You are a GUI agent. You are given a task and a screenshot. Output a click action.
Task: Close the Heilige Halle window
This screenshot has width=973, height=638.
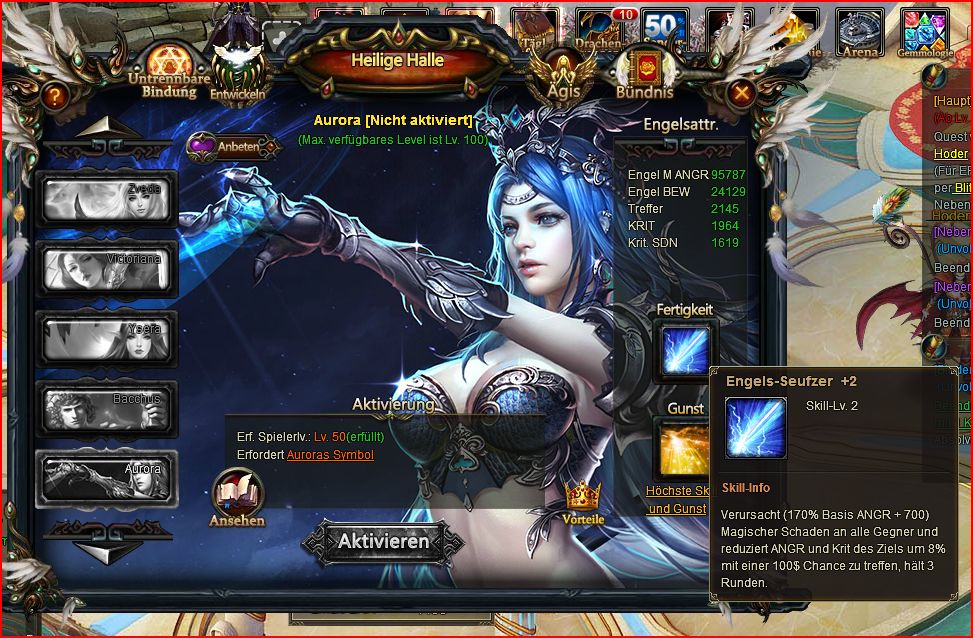[x=742, y=94]
